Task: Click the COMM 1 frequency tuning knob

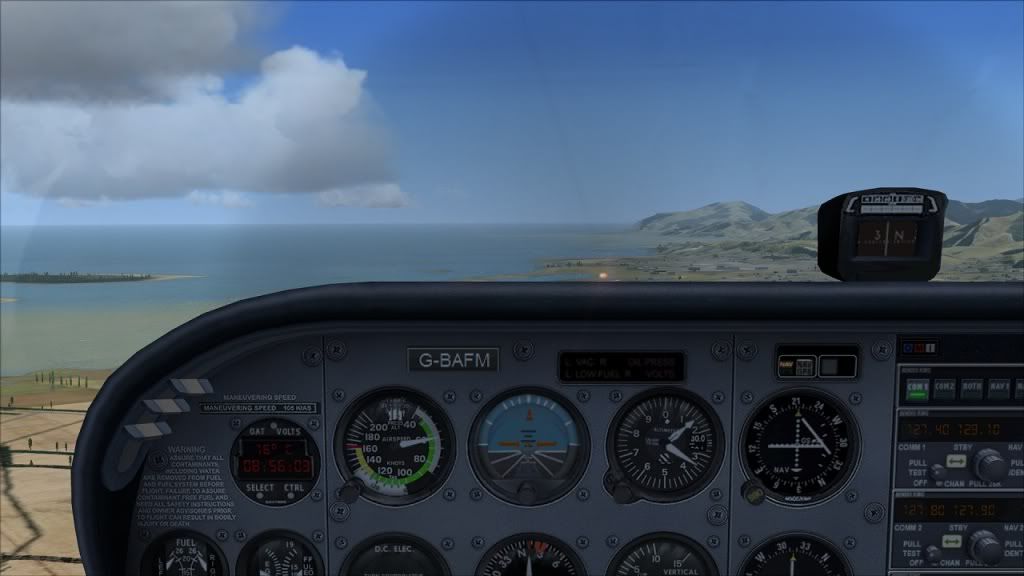Action: click(x=991, y=465)
